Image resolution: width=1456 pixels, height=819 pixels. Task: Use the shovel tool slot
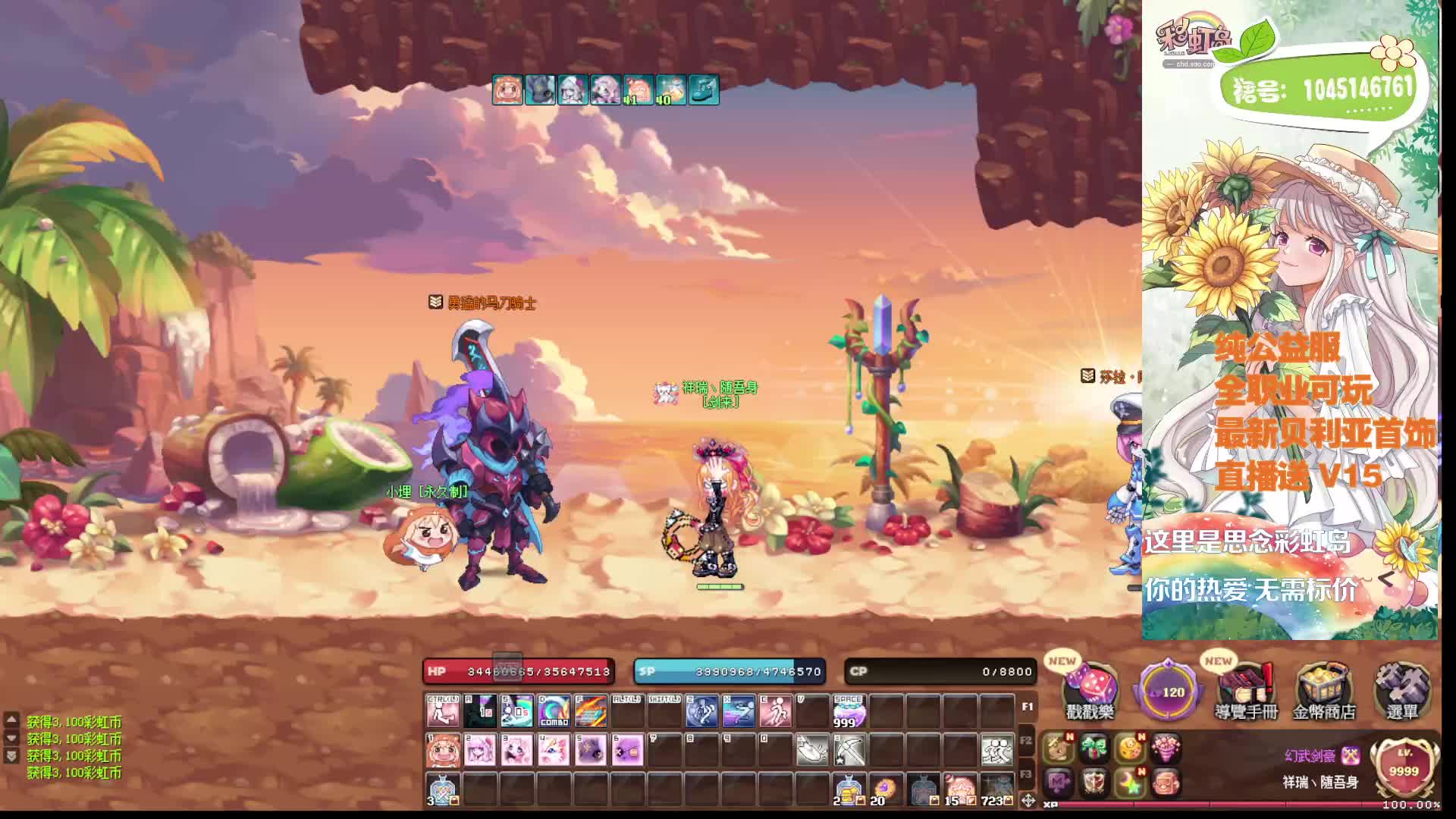[x=812, y=750]
